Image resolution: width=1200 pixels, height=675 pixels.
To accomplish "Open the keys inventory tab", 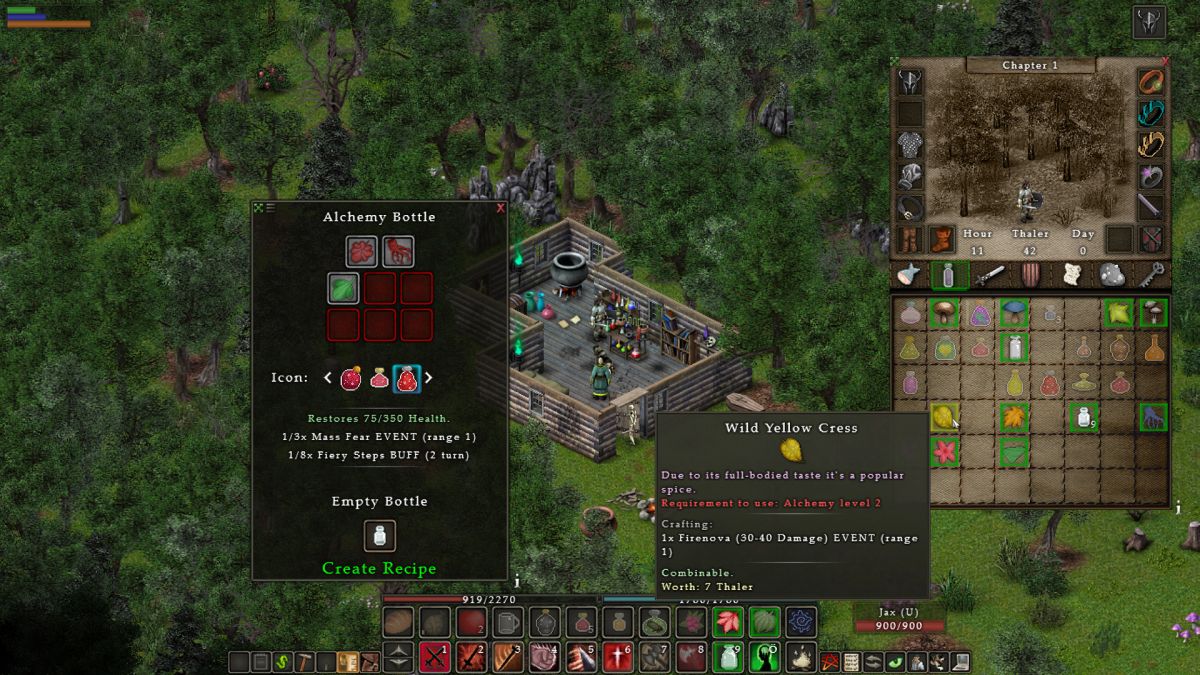I will coord(1153,275).
